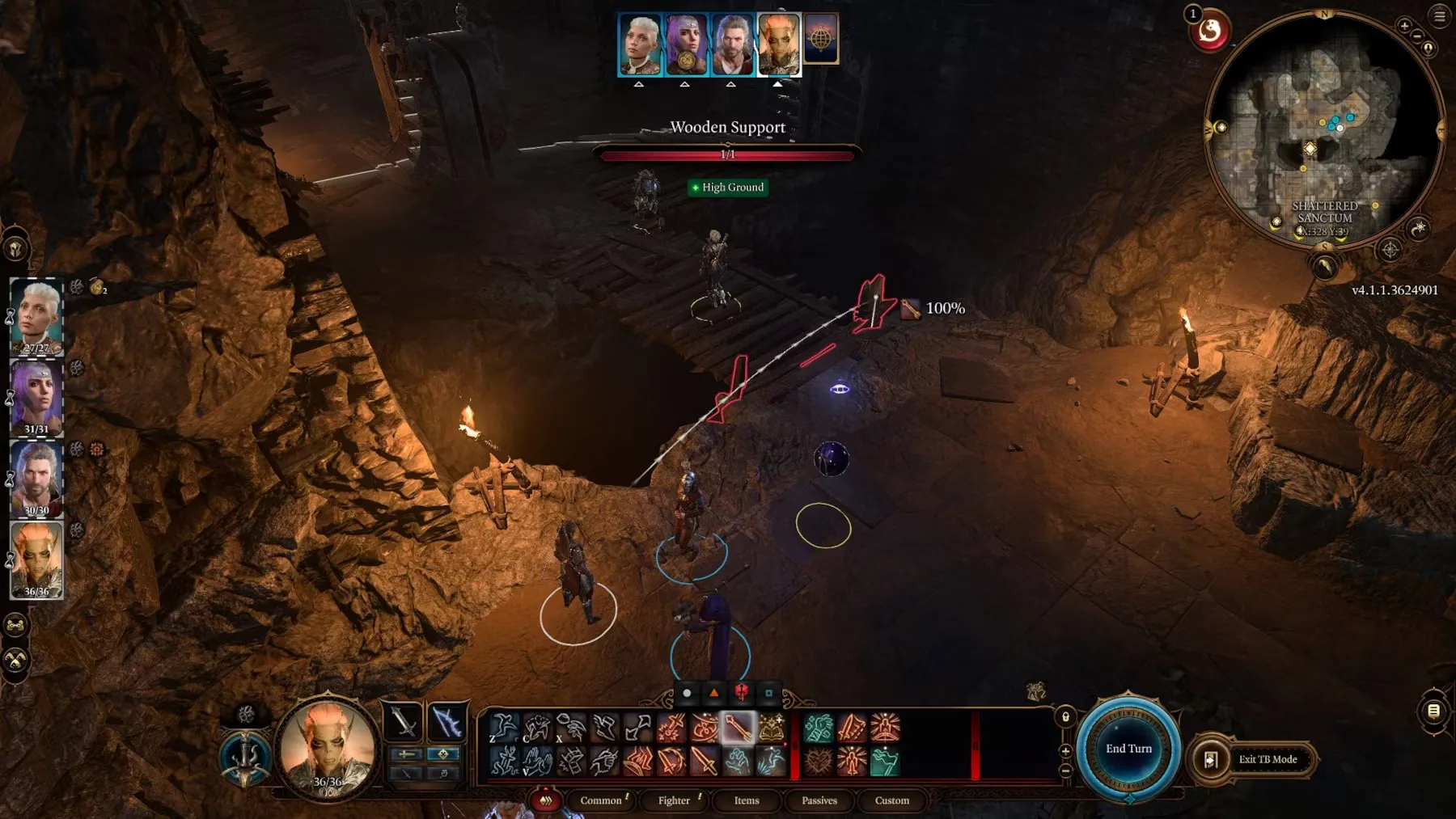
Task: Zoom out the minimap
Action: tap(1417, 36)
